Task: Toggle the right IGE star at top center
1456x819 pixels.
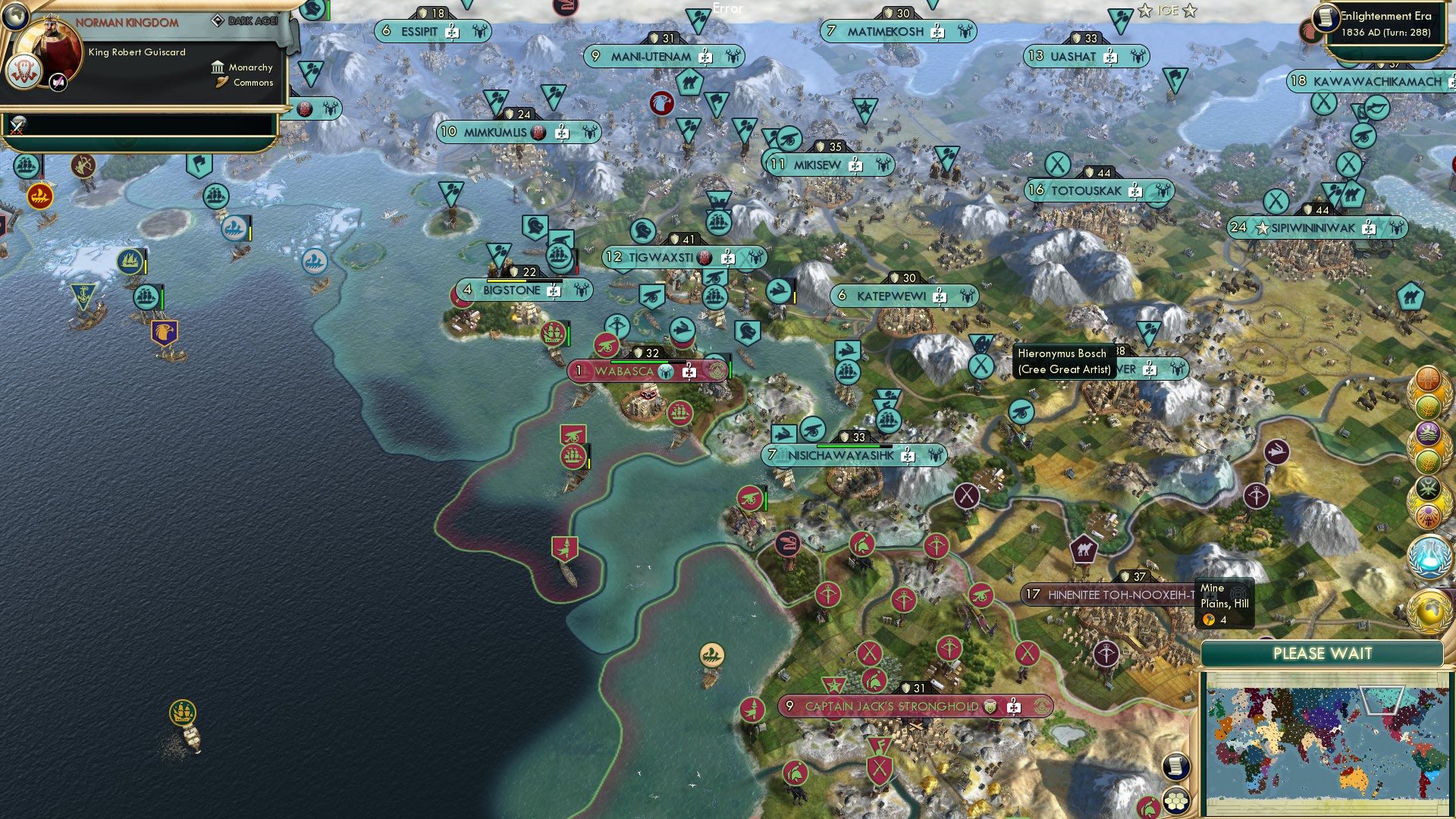Action: pos(1189,10)
